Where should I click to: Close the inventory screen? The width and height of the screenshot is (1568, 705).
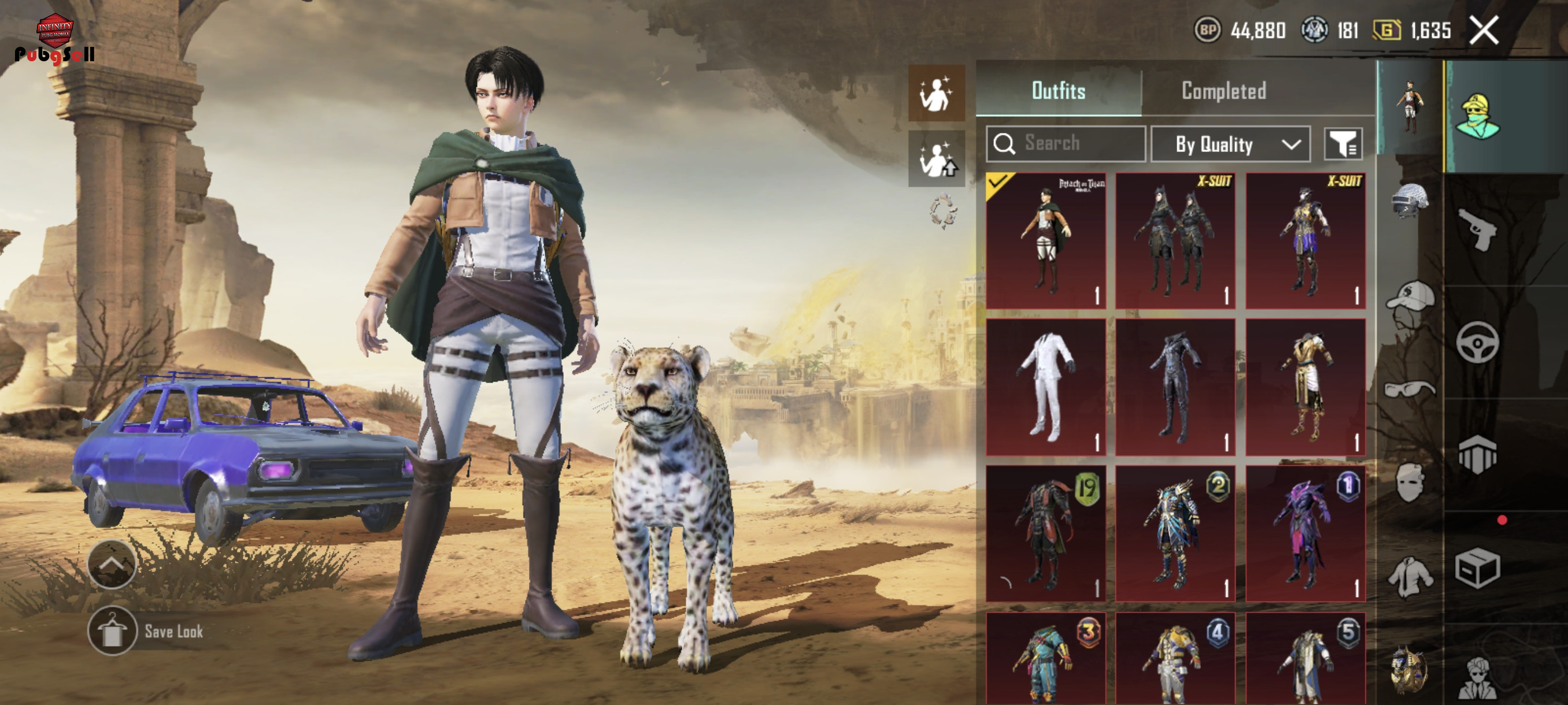tap(1484, 30)
